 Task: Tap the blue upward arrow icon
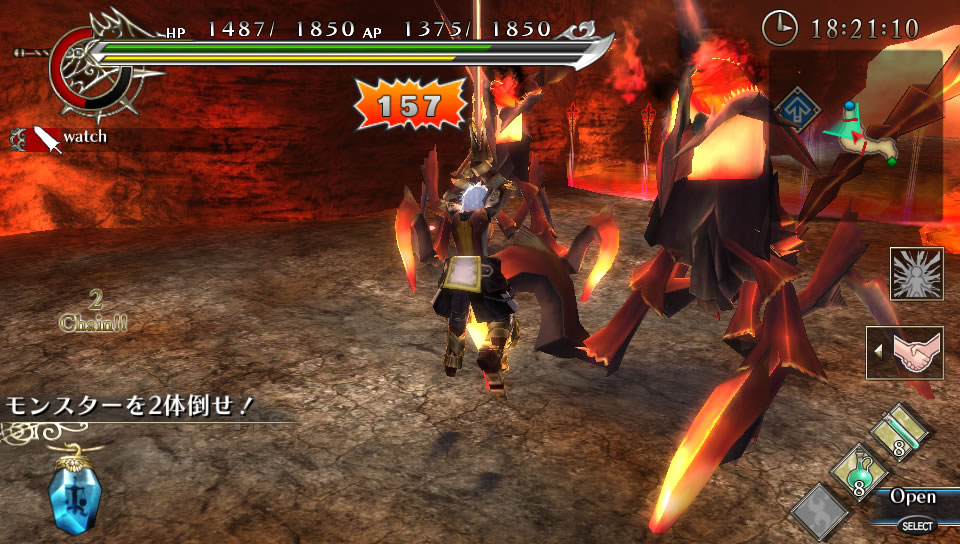[x=796, y=107]
